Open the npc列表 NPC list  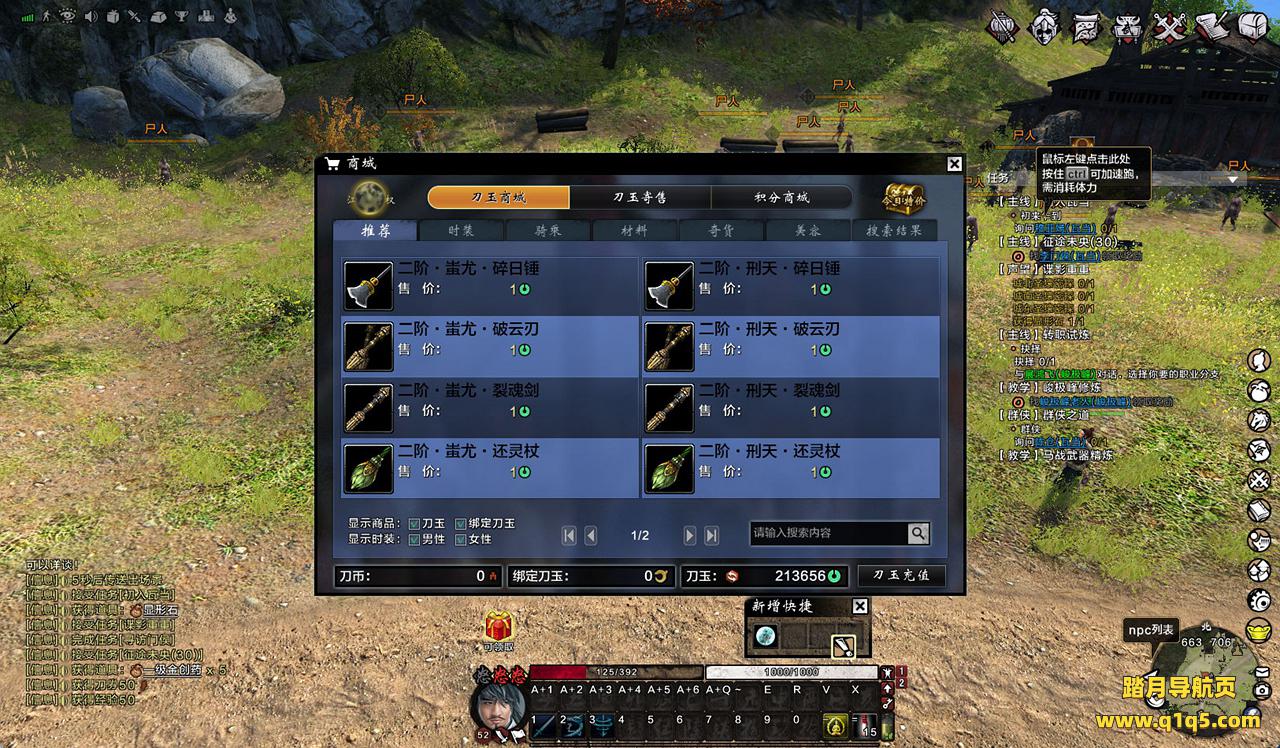pos(1151,629)
